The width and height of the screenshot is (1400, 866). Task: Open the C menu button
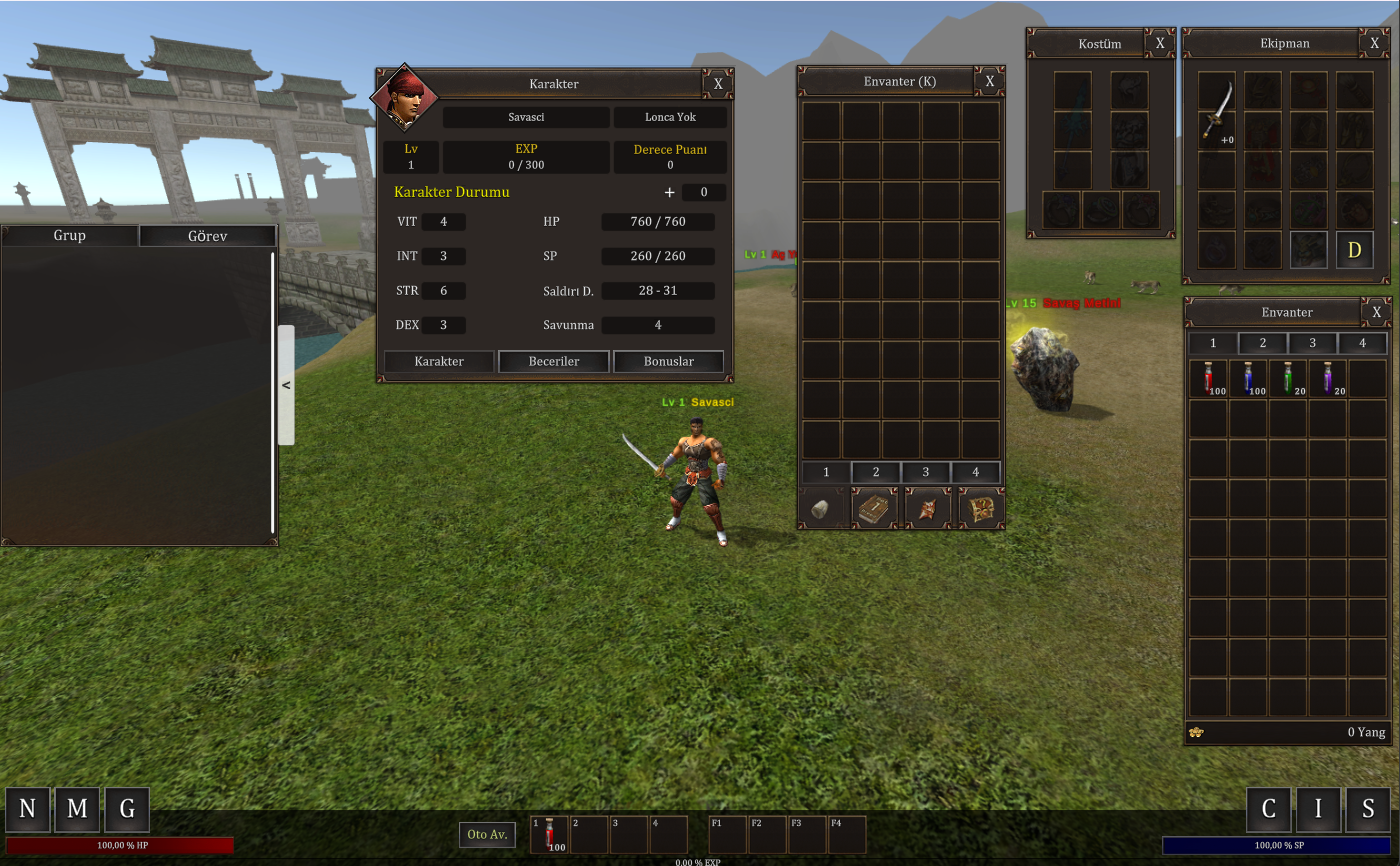[1269, 809]
